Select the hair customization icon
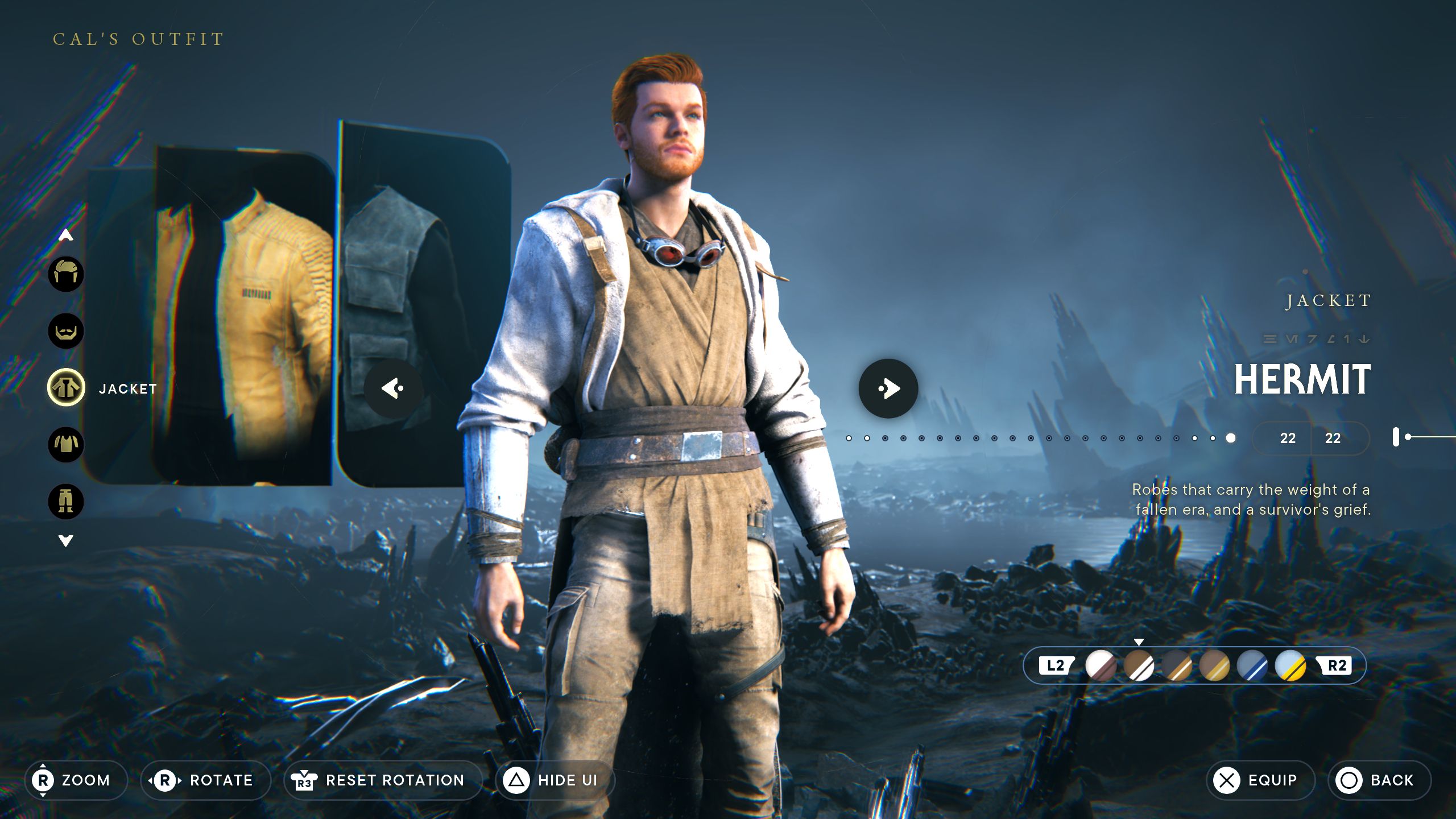This screenshot has width=1456, height=819. 66,274
